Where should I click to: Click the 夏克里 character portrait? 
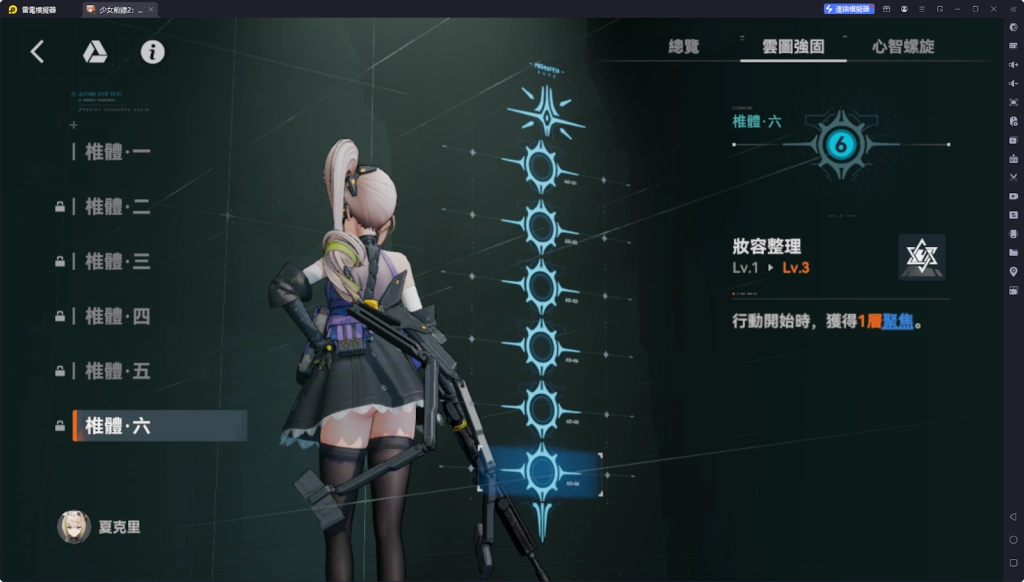point(74,527)
